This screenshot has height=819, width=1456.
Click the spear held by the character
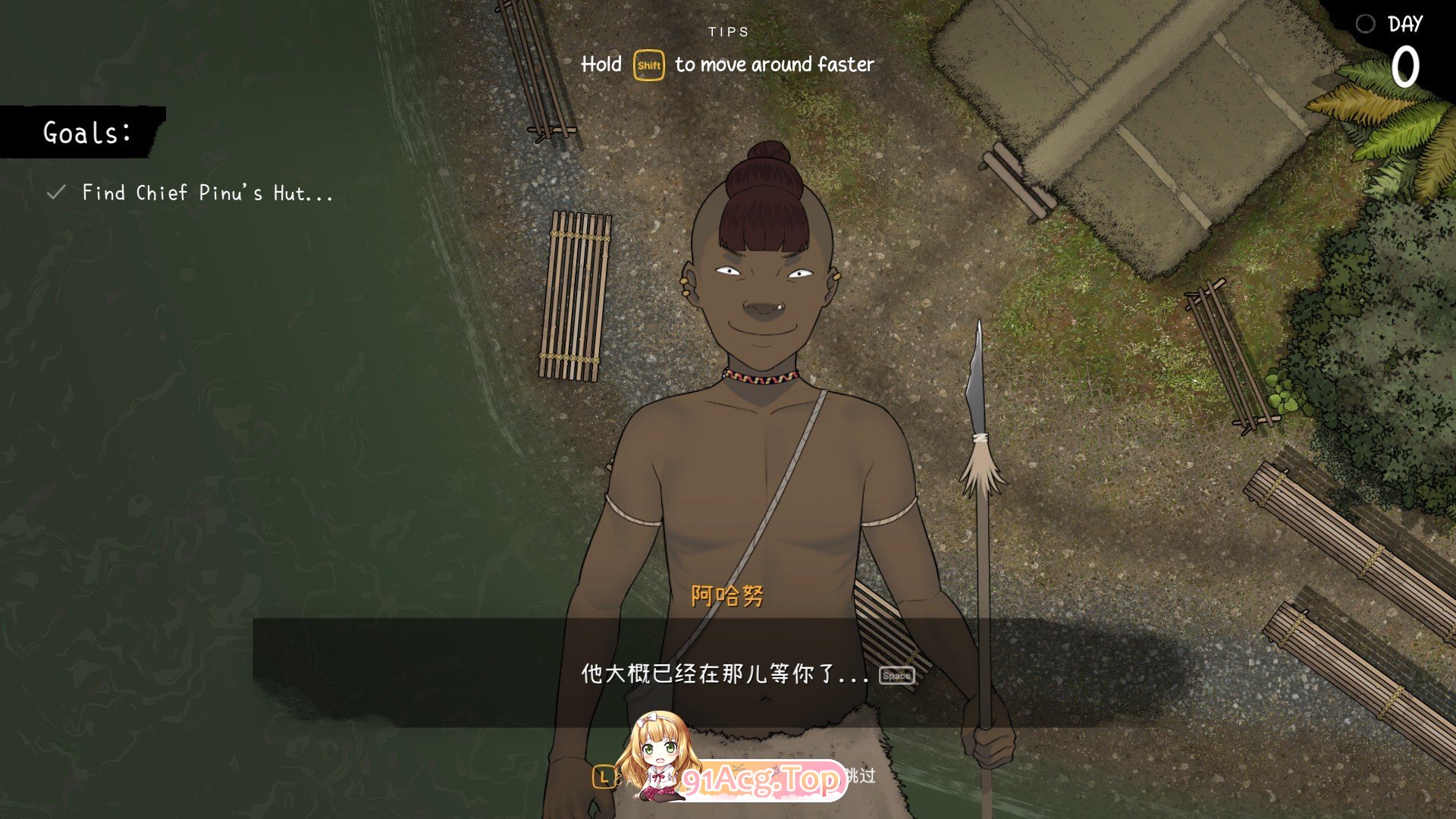point(982,531)
